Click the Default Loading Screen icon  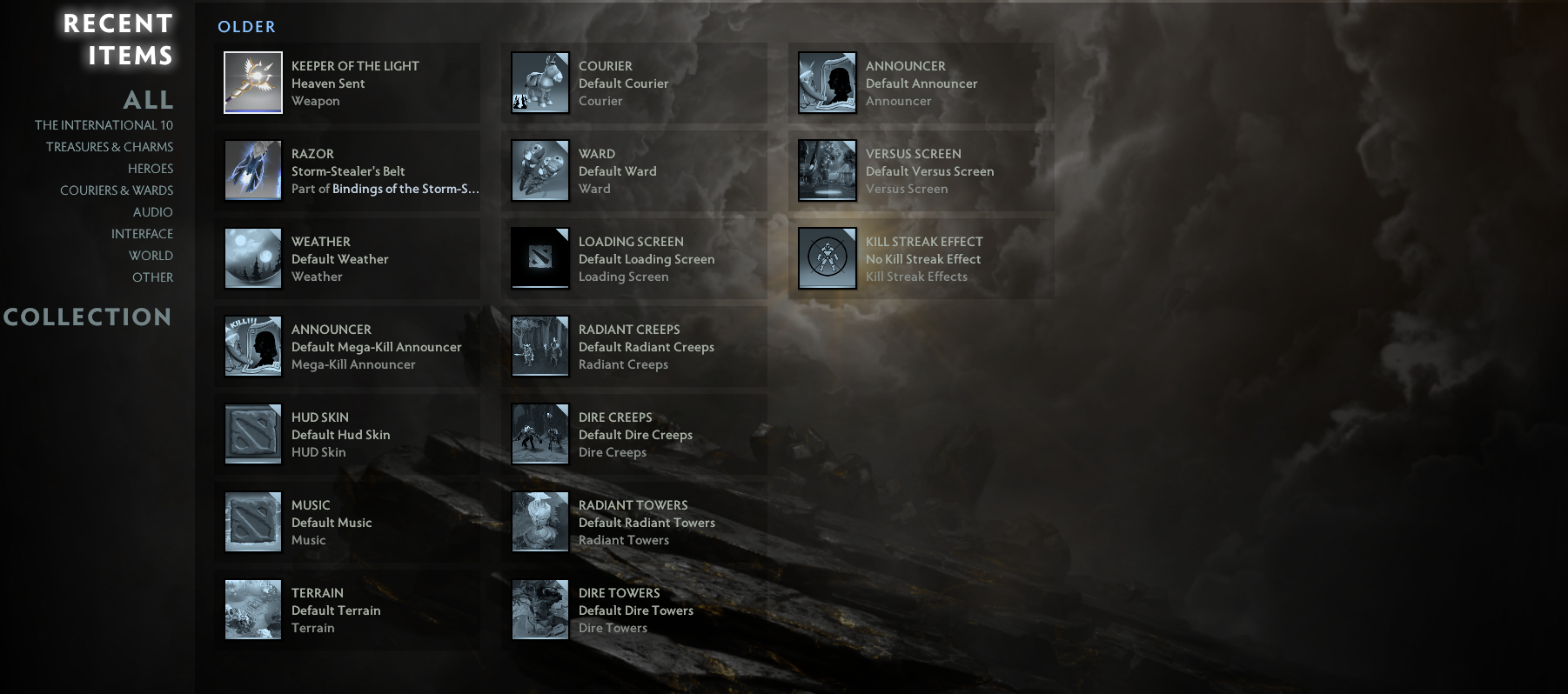tap(539, 258)
